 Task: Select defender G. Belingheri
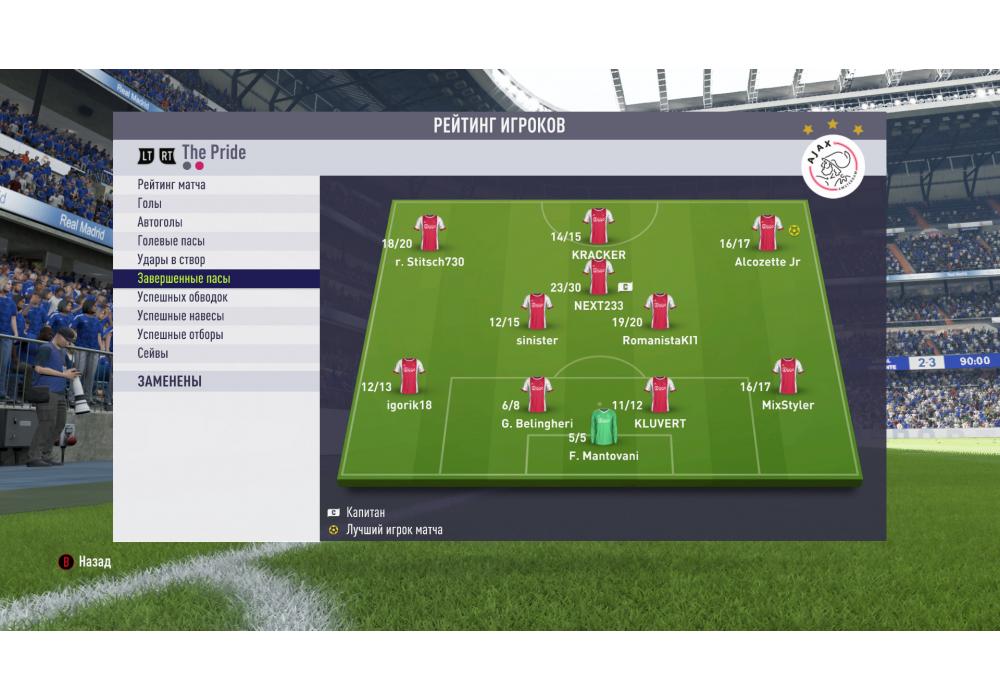click(537, 394)
